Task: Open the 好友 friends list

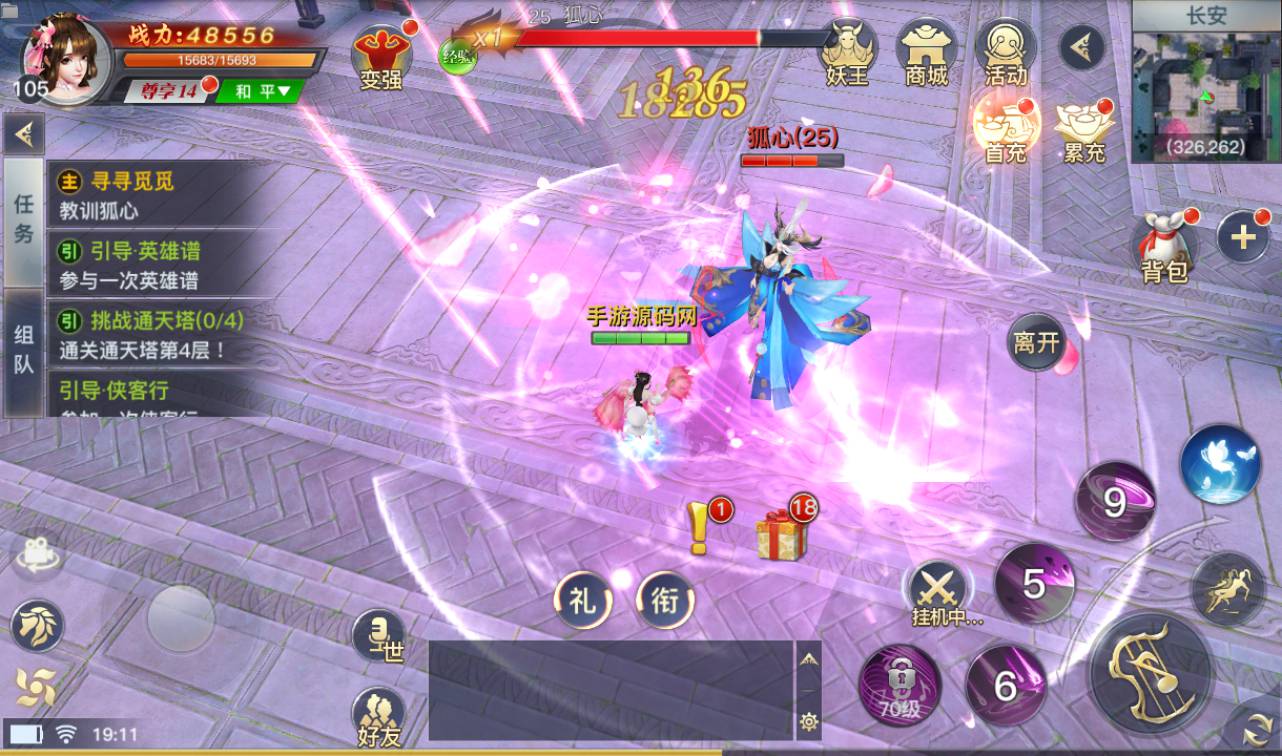Action: (379, 718)
